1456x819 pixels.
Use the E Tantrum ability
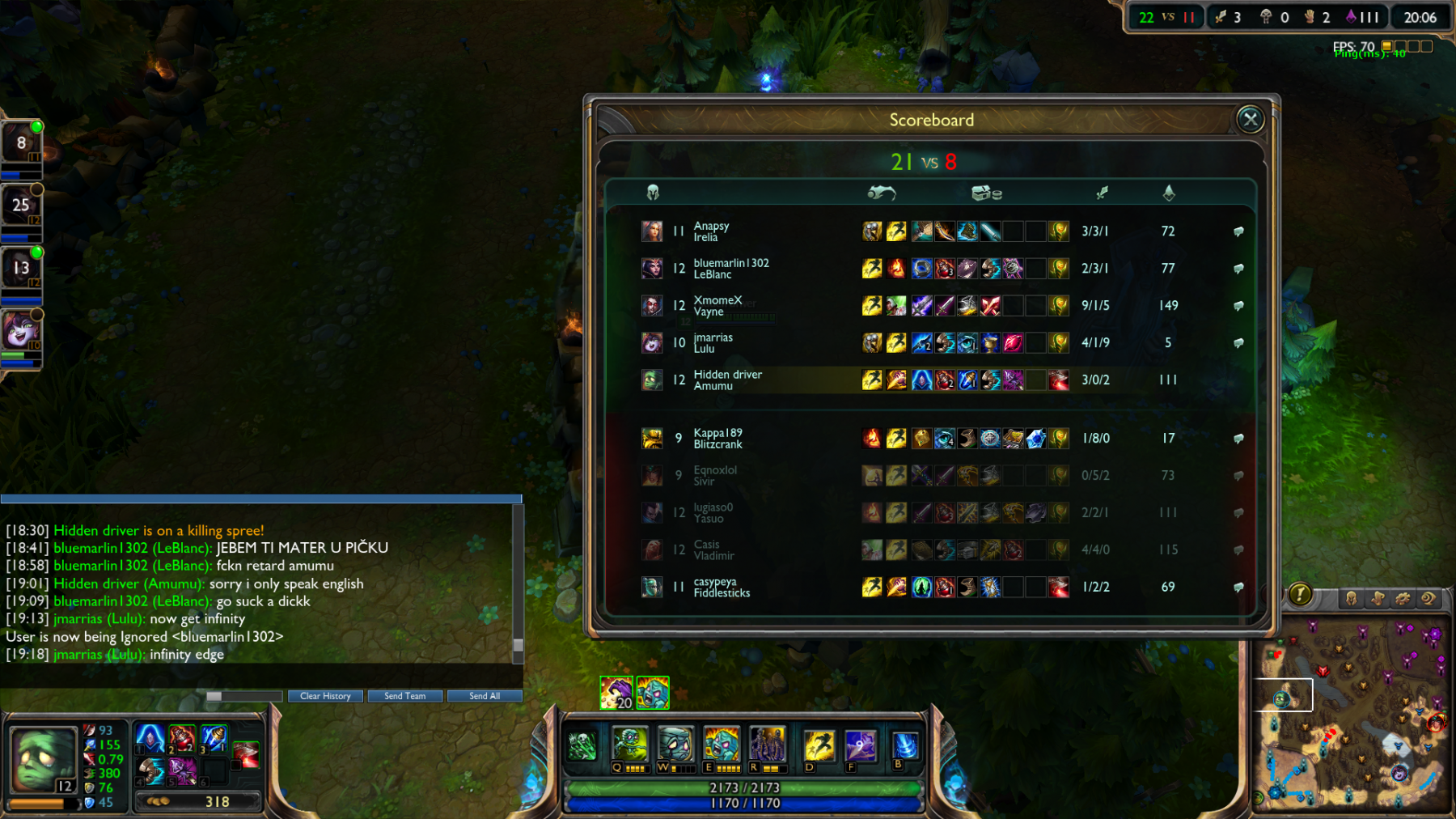click(722, 744)
